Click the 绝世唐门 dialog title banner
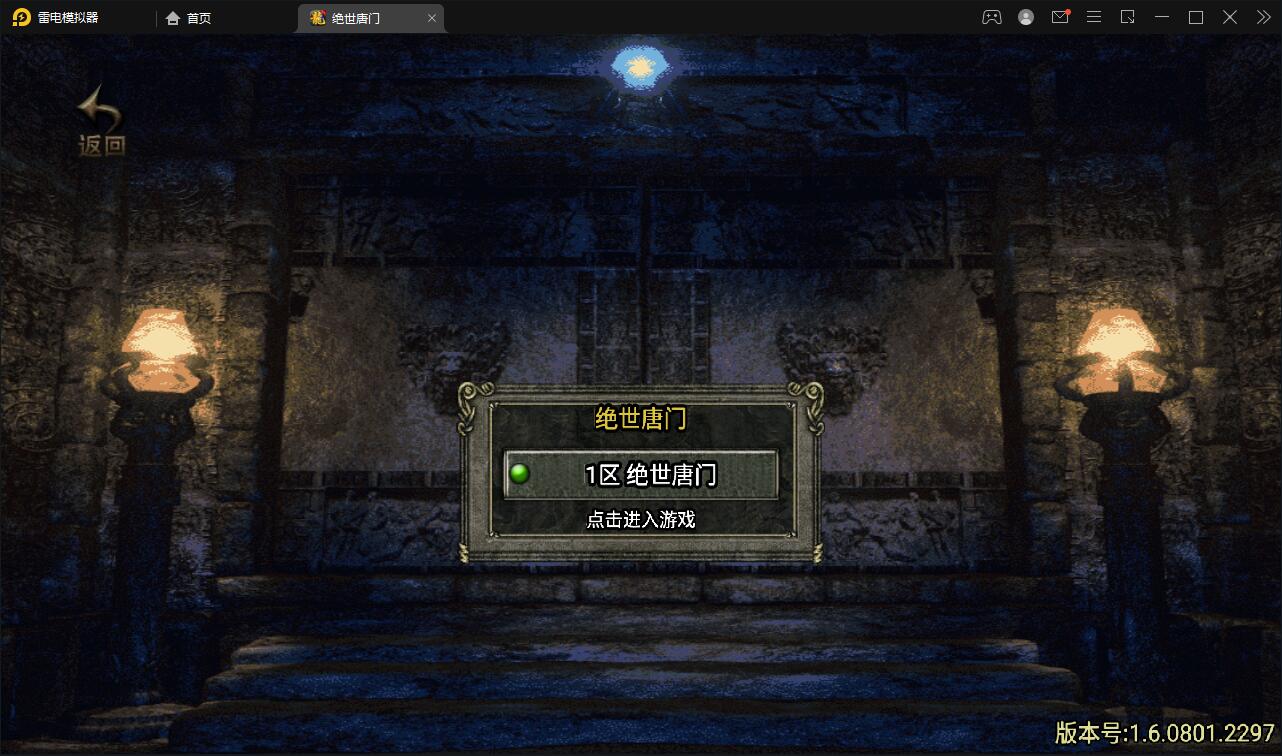The height and width of the screenshot is (756, 1282). (641, 420)
